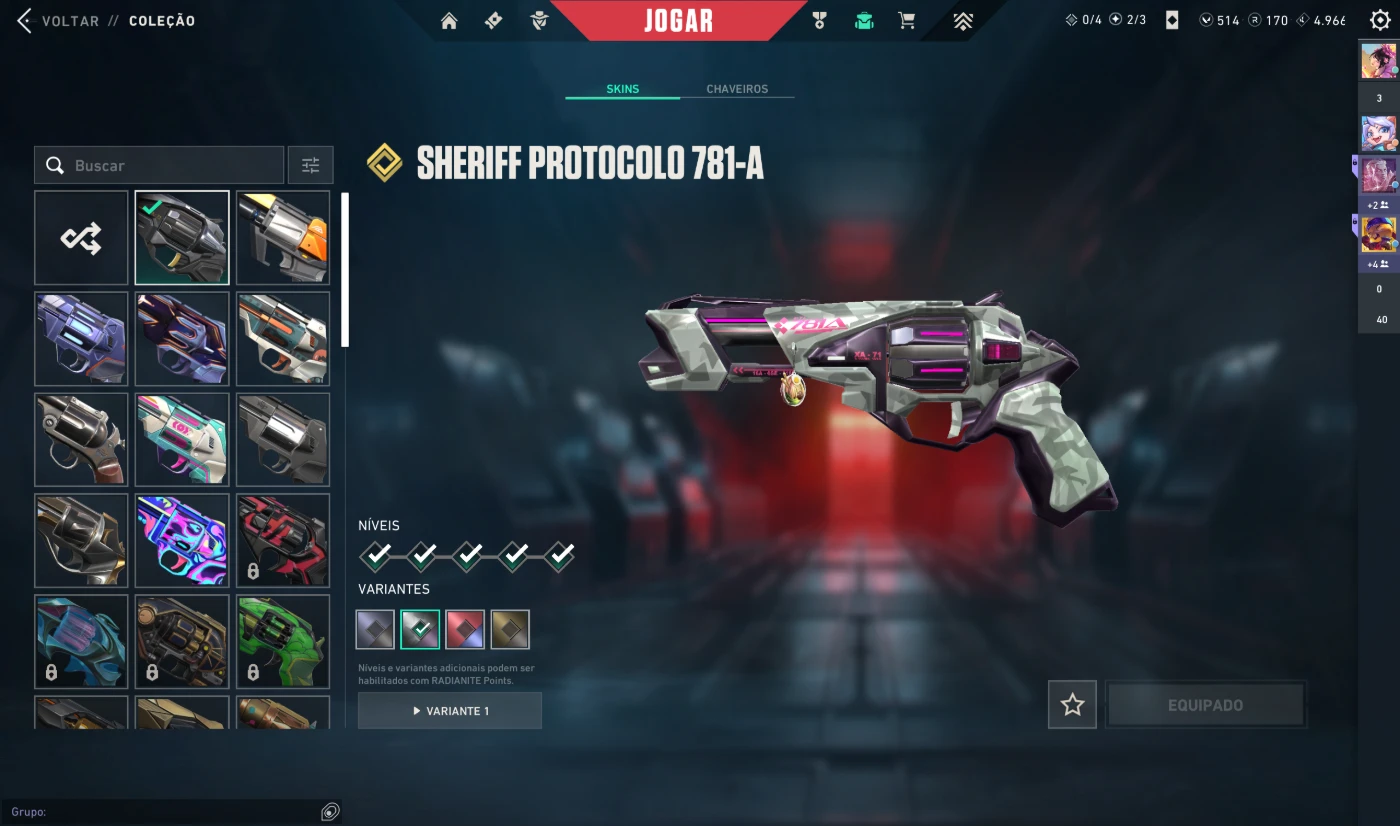The image size is (1400, 826).
Task: Select the locked green Sheriff skin
Action: click(283, 641)
